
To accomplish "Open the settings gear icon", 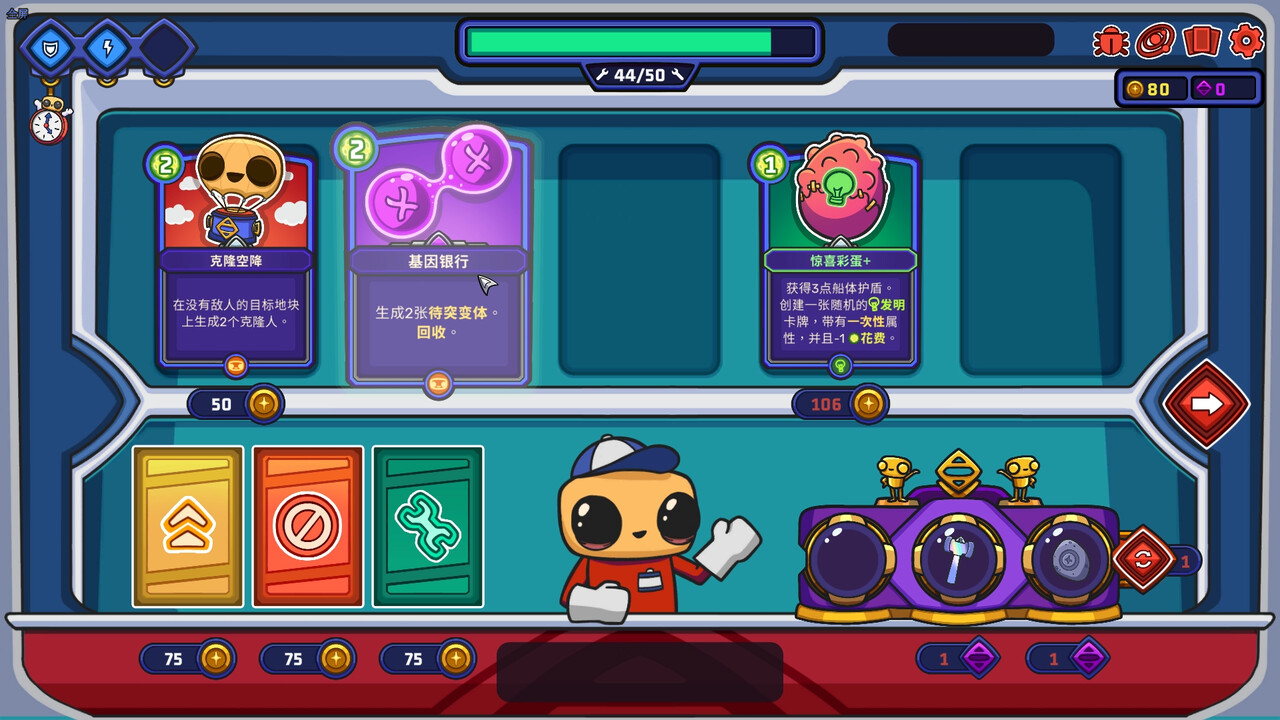I will (1245, 42).
